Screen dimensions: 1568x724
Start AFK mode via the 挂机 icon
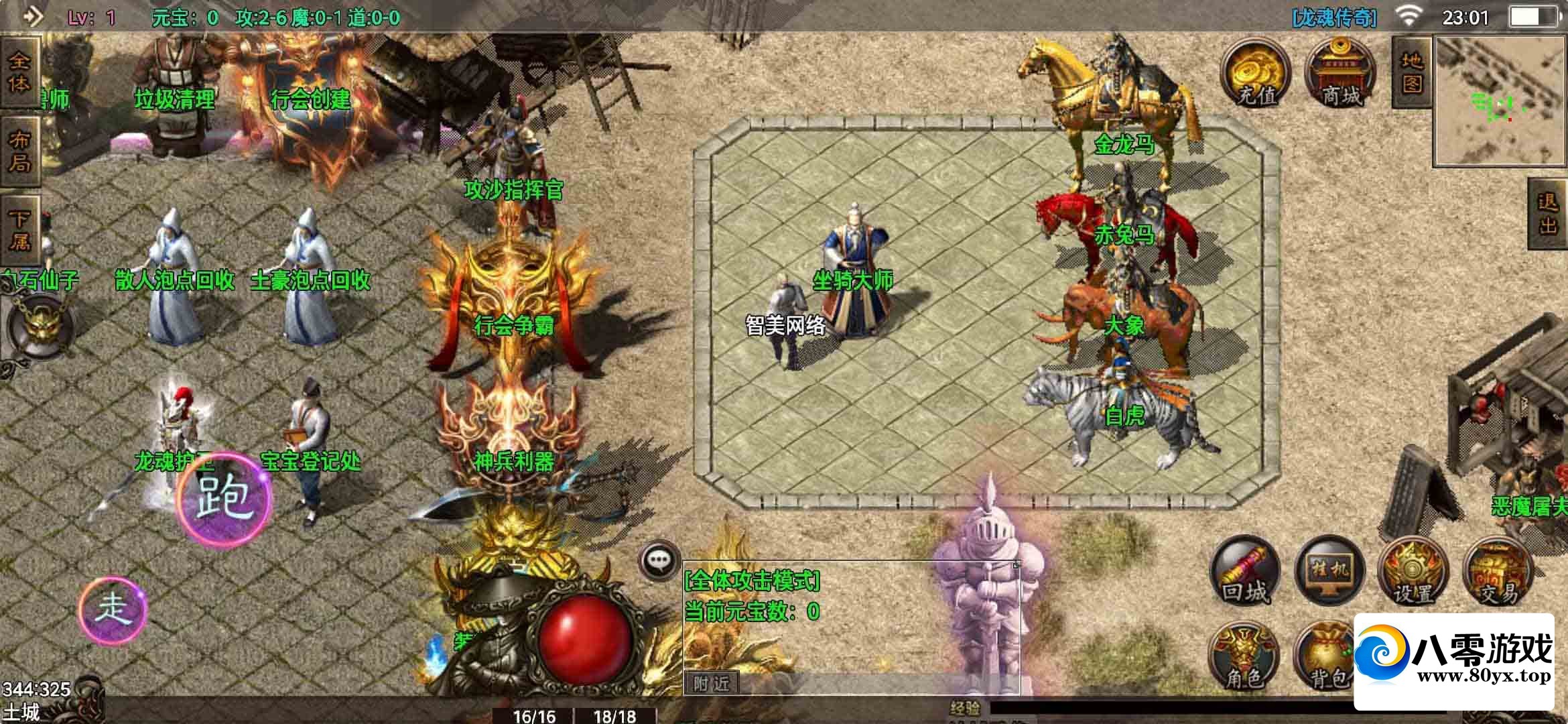click(1329, 570)
